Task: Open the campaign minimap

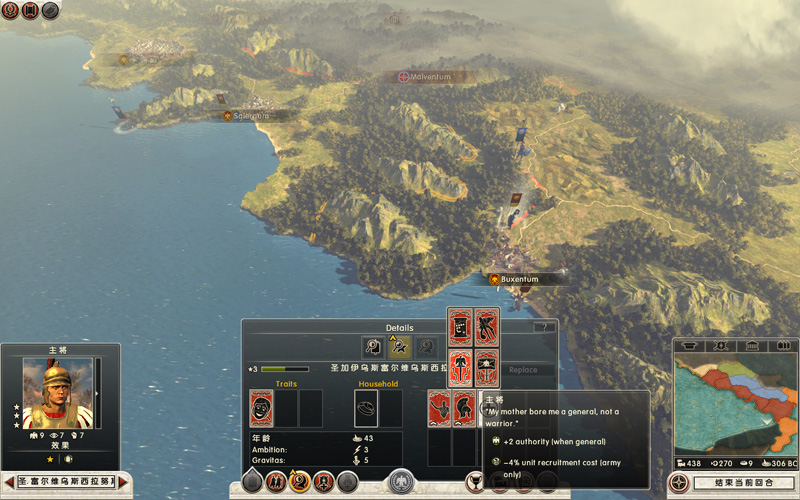Action: [735, 405]
